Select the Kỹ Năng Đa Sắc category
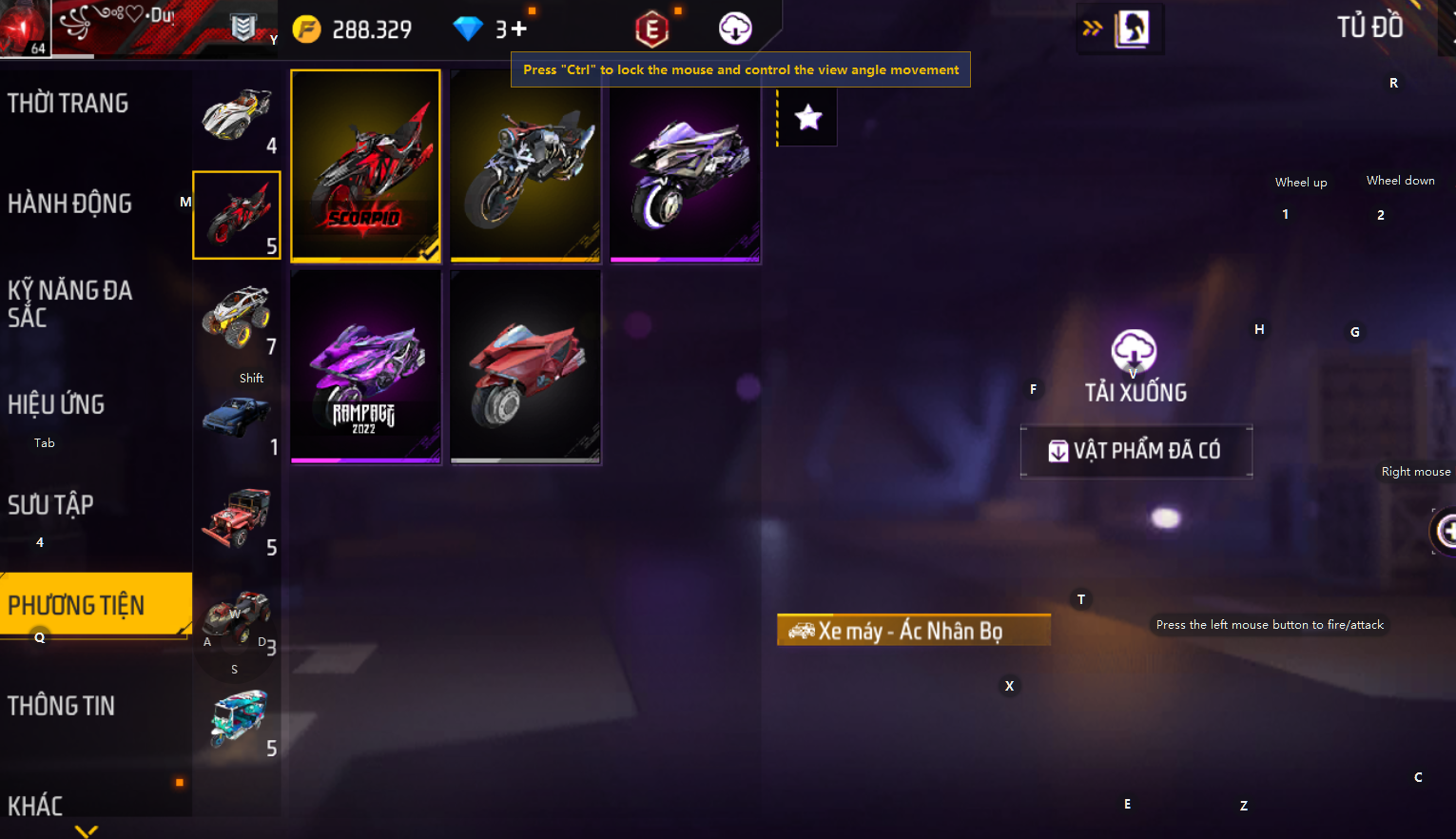This screenshot has height=839, width=1456. (70, 302)
